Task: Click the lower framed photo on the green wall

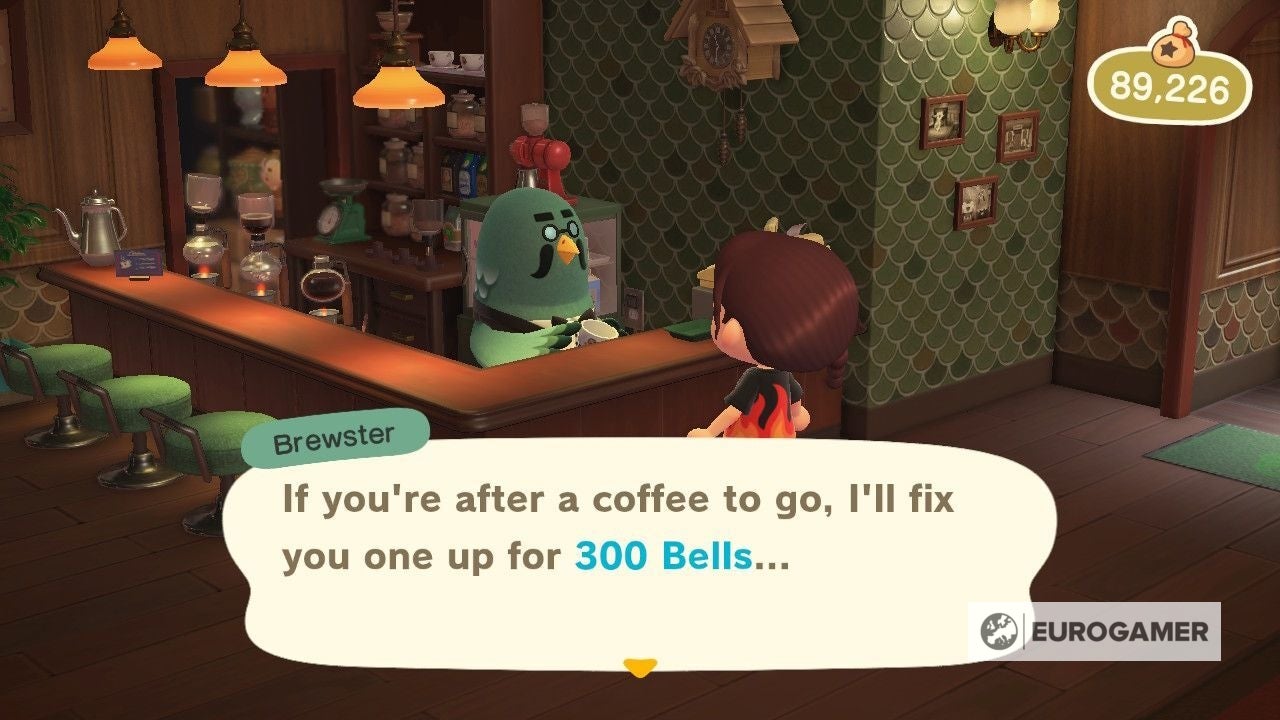Action: [975, 200]
